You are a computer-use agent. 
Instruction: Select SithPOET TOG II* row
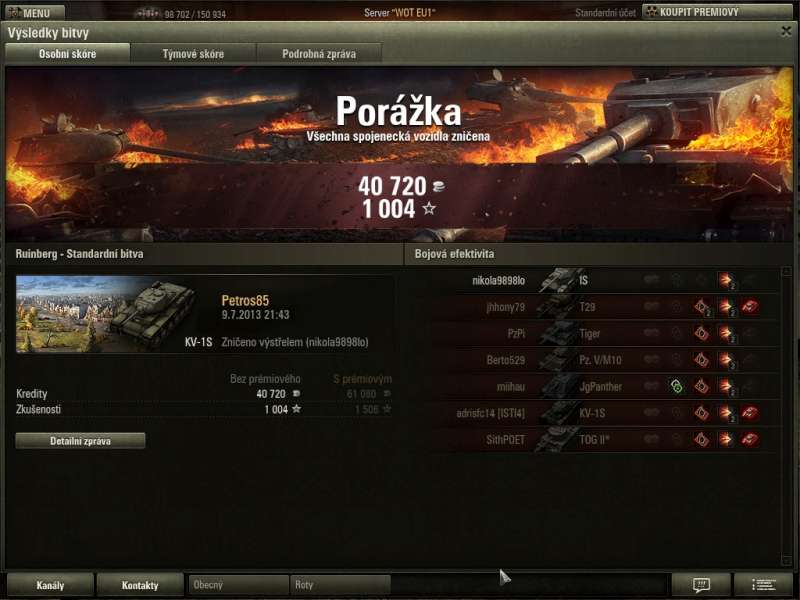(600, 439)
